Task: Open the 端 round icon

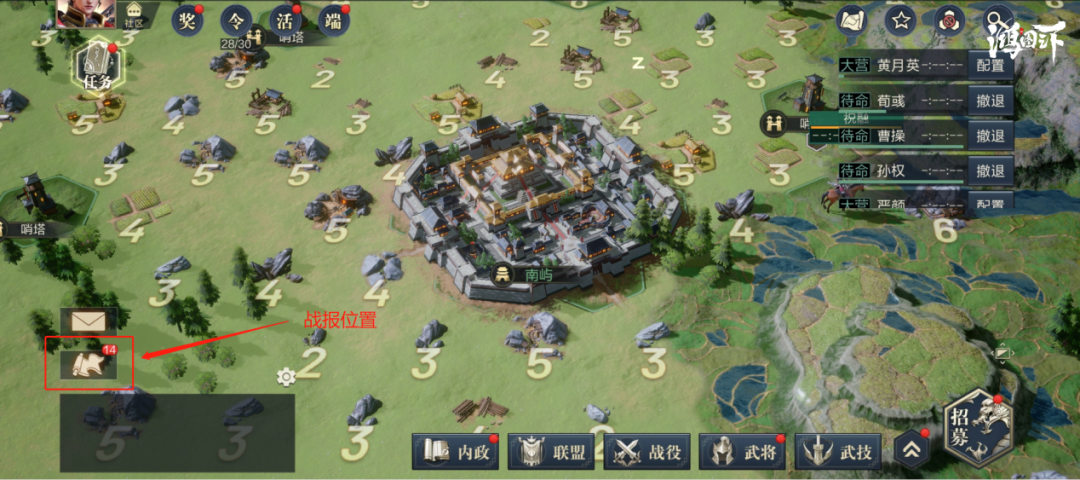Action: coord(334,20)
